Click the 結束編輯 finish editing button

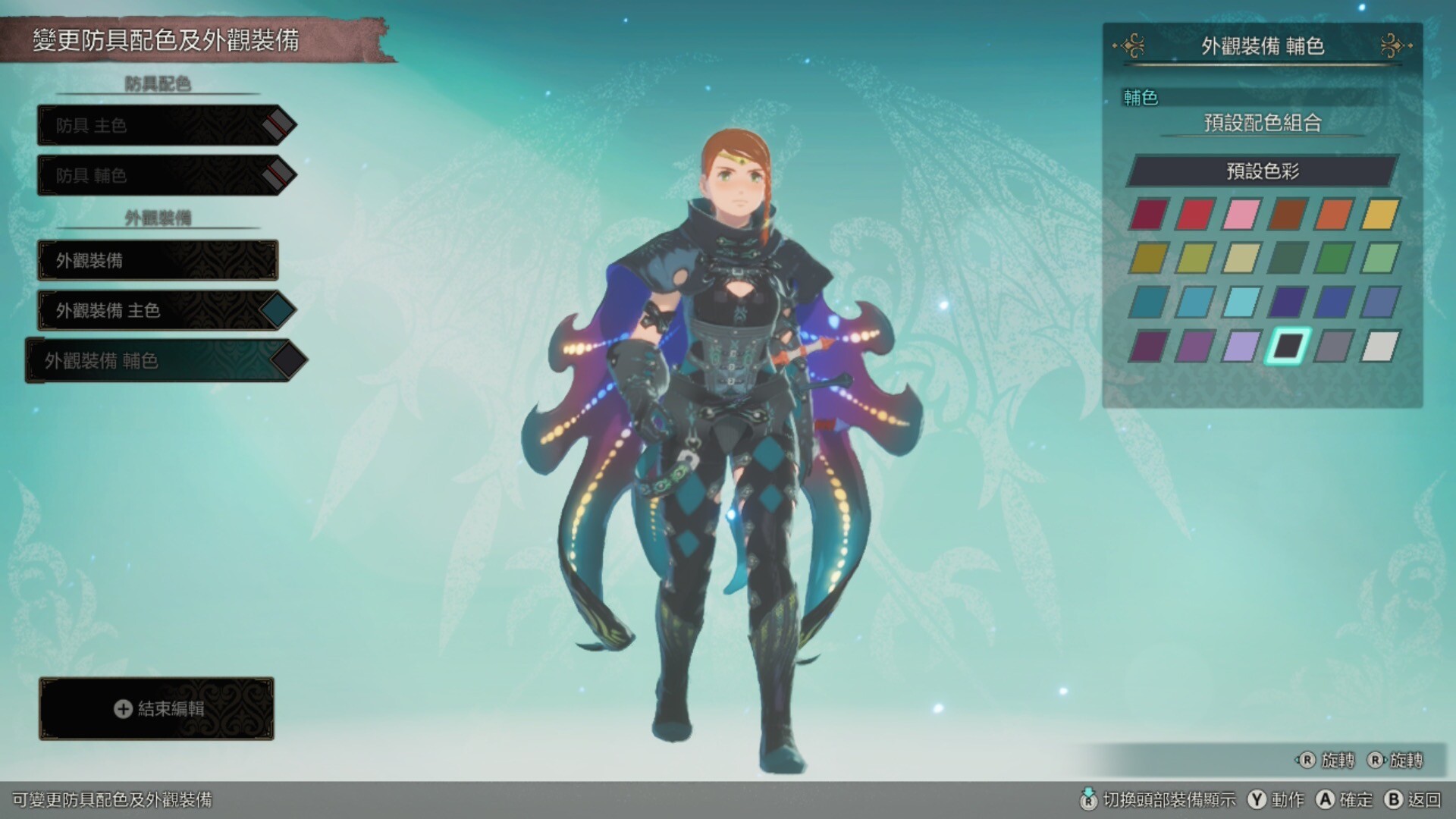157,708
